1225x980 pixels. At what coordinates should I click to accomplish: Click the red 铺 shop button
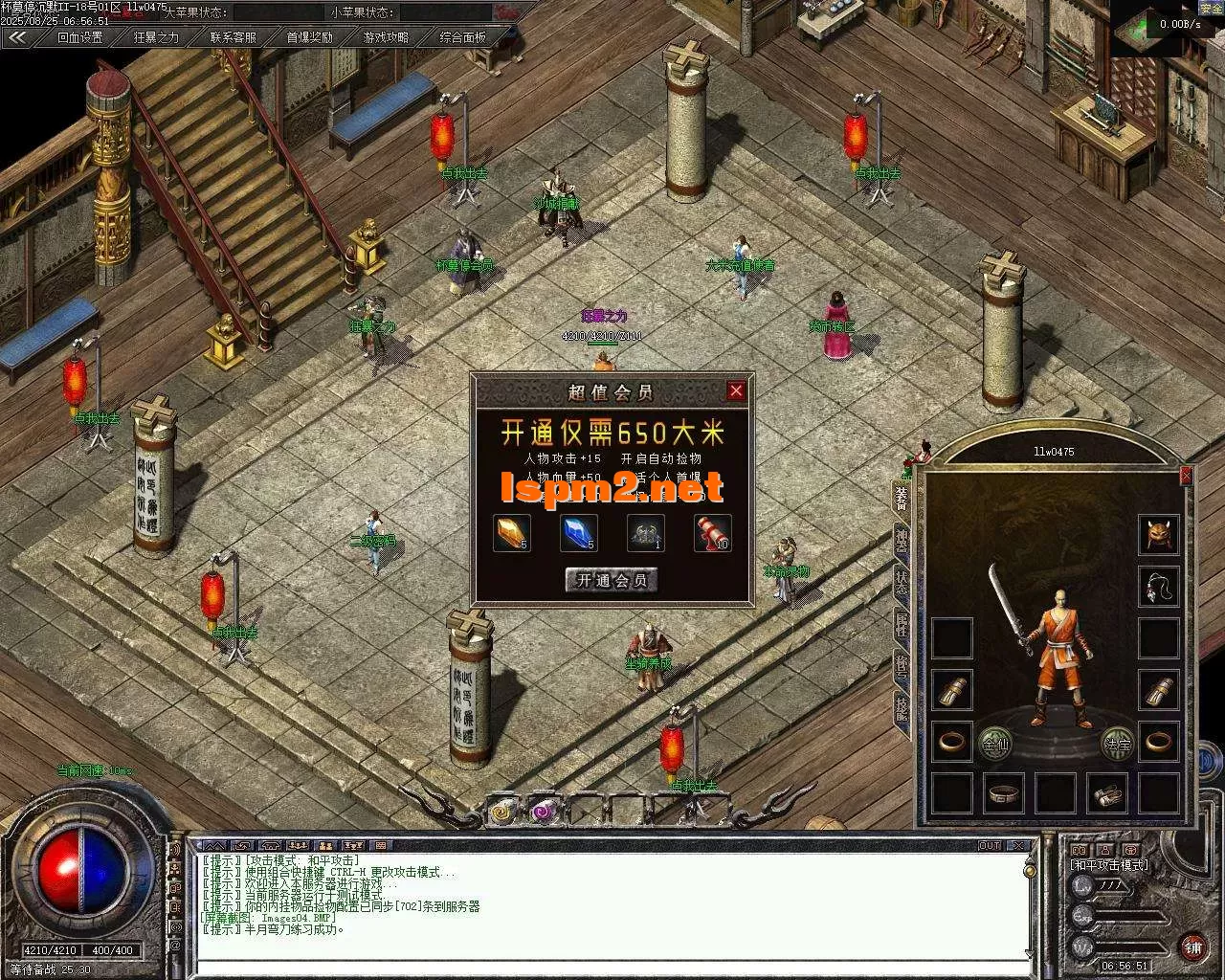click(x=1192, y=947)
